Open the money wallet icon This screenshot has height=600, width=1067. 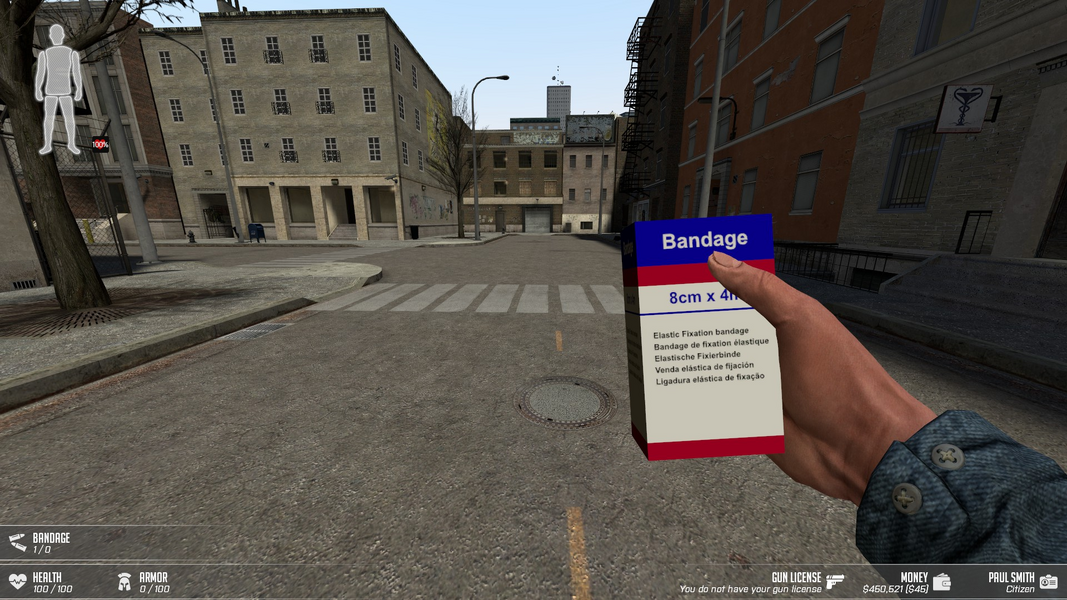click(941, 581)
